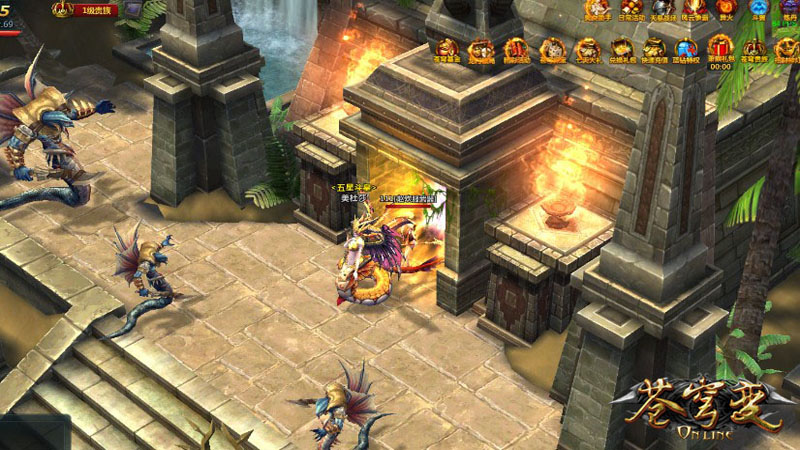Open the 七天大礼 seven-day gift icon
Viewport: 800px width, 450px height.
[588, 48]
